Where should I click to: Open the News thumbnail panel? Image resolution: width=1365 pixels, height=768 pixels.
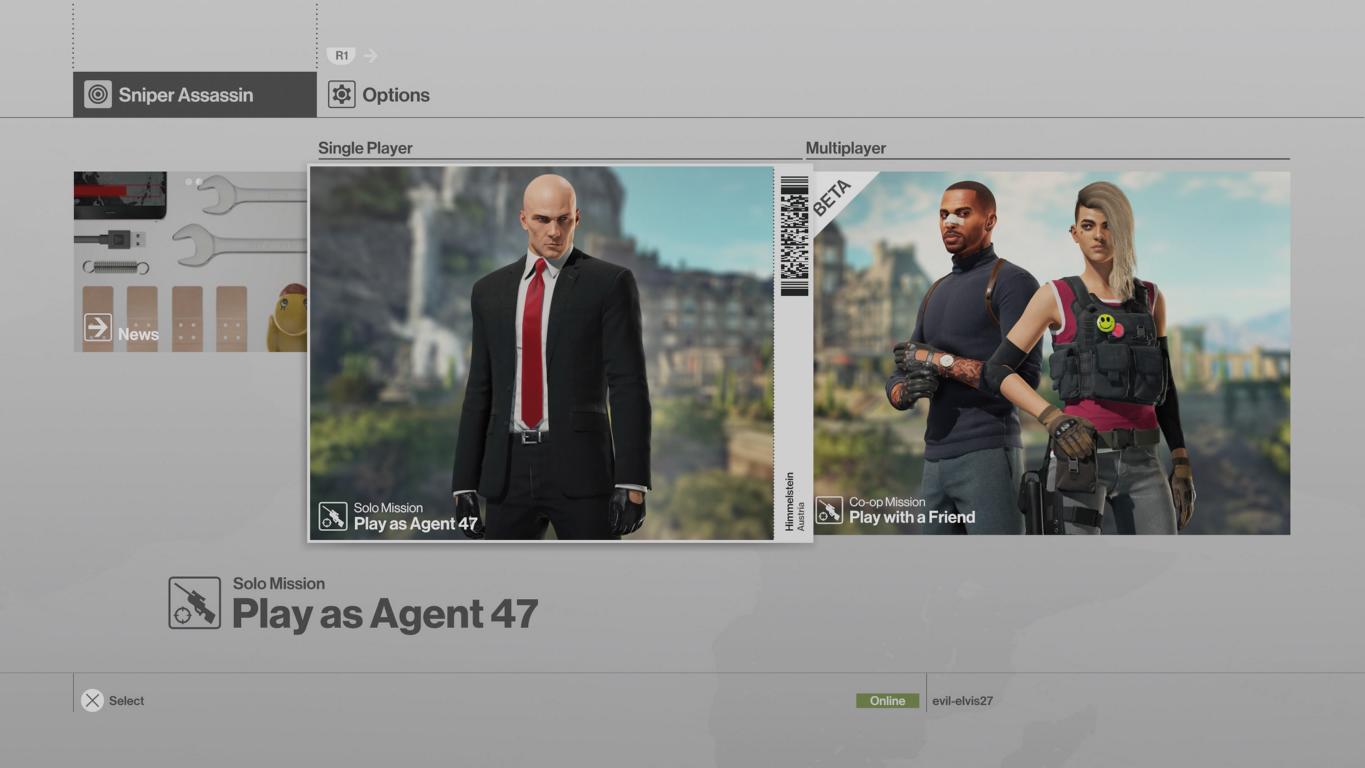pyautogui.click(x=188, y=260)
